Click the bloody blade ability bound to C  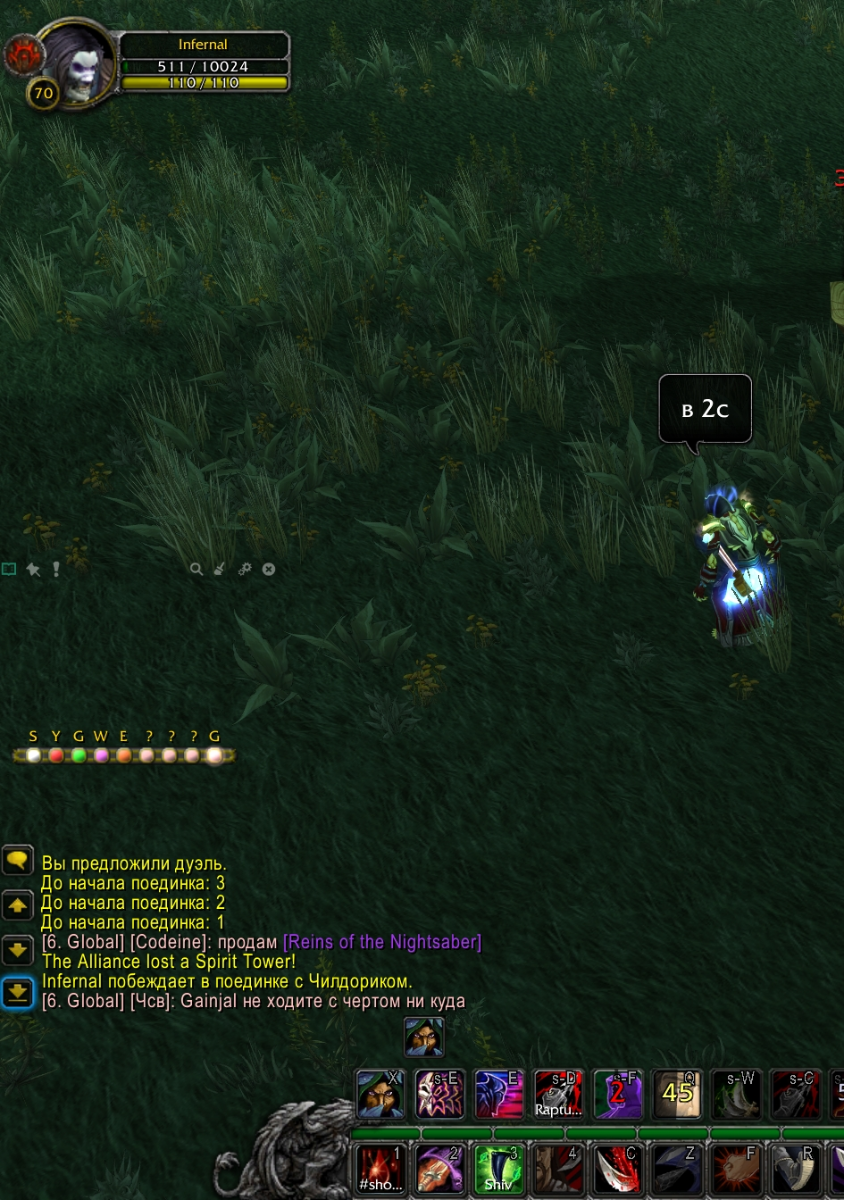(x=617, y=1170)
